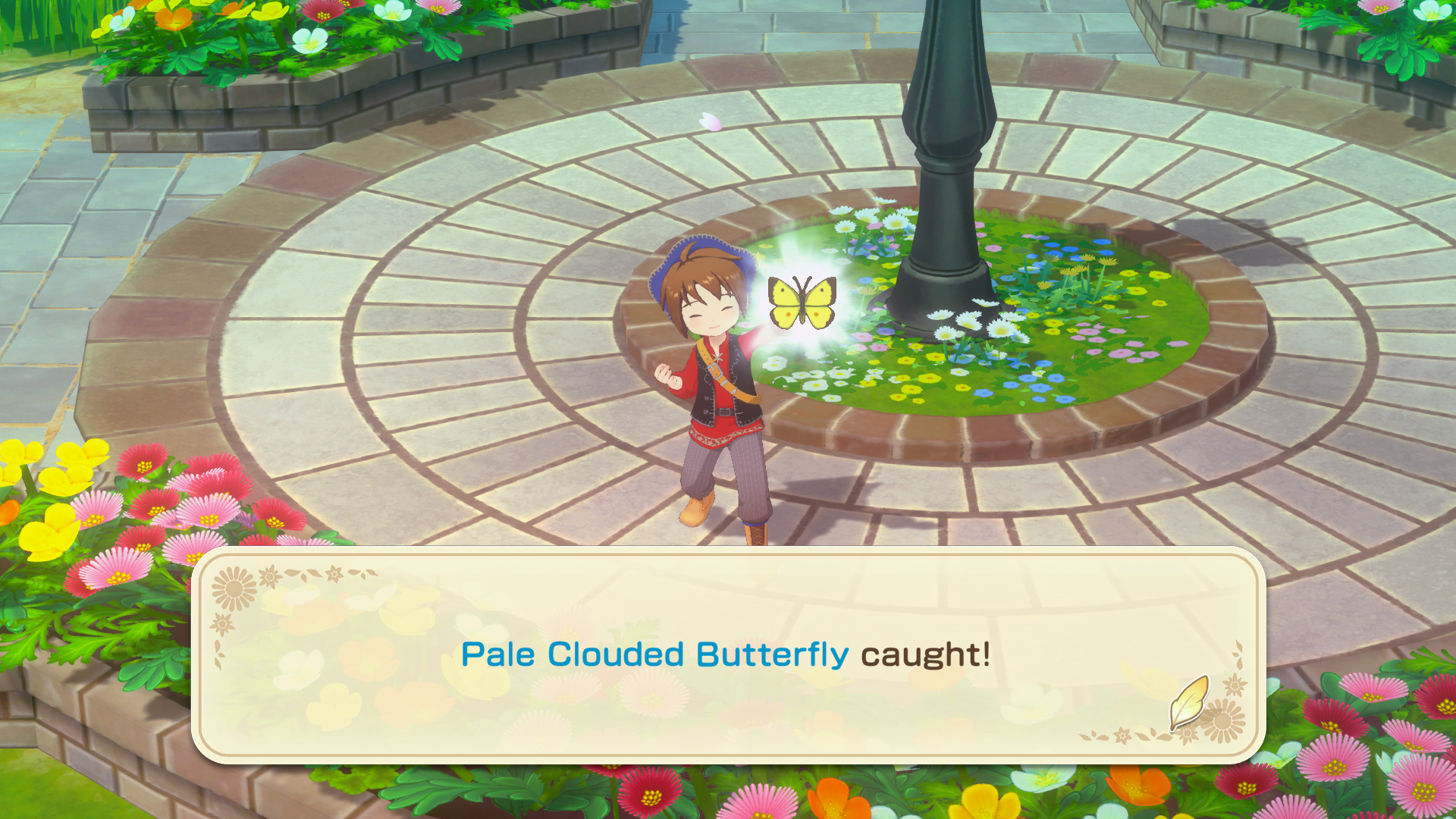Screen dimensions: 1456x819
Task: Click the feather continue icon in dialog corner
Action: (1189, 702)
